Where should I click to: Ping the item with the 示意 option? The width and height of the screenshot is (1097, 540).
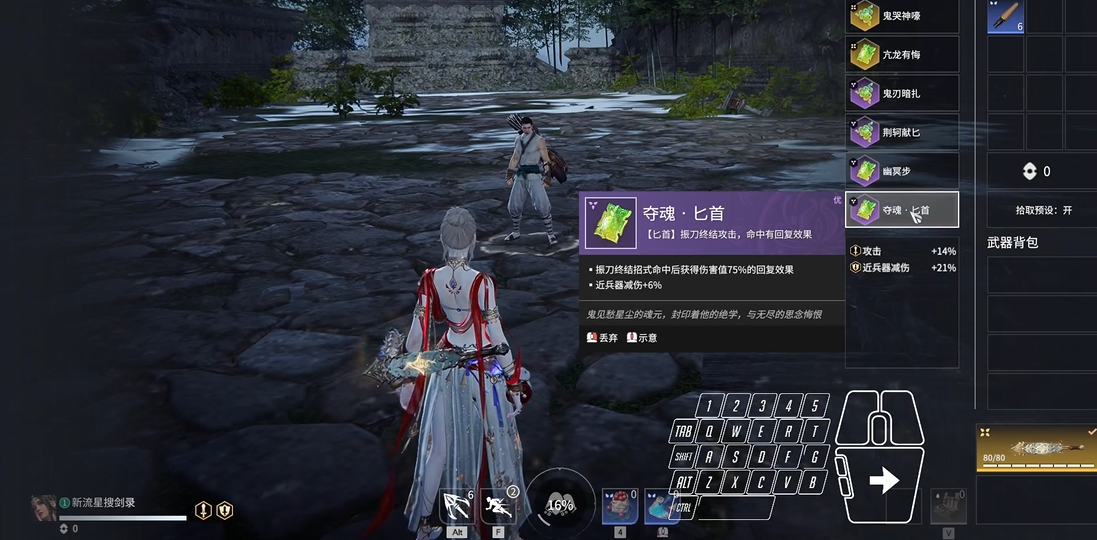[x=642, y=338]
